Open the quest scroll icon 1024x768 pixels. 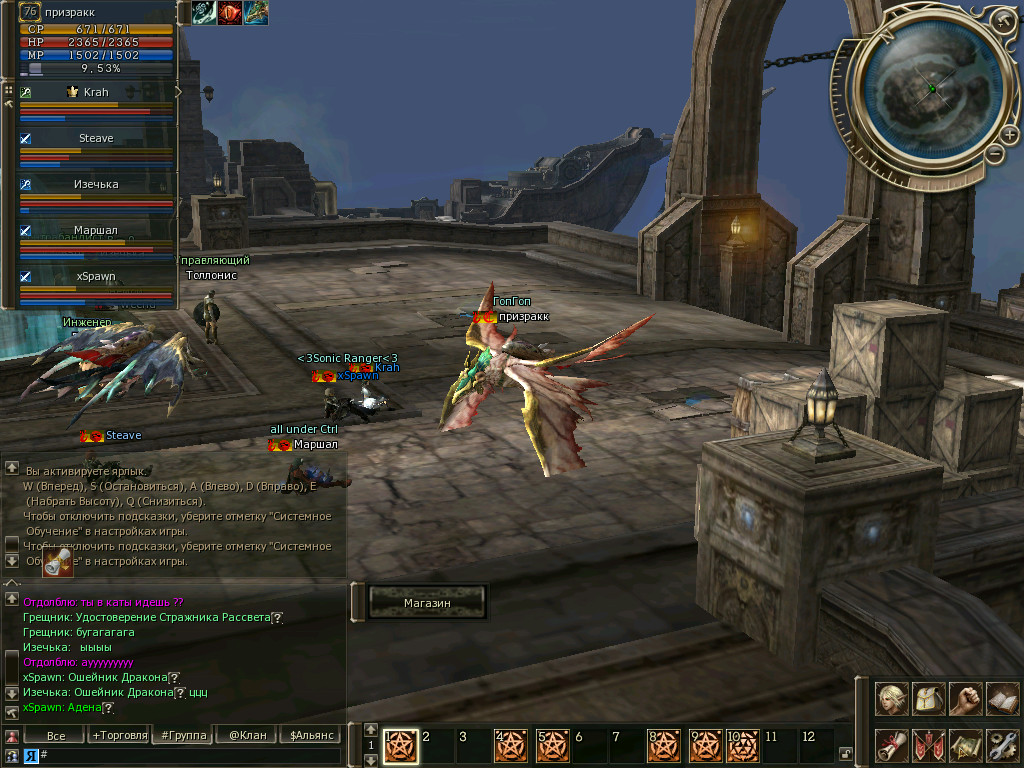[x=892, y=745]
